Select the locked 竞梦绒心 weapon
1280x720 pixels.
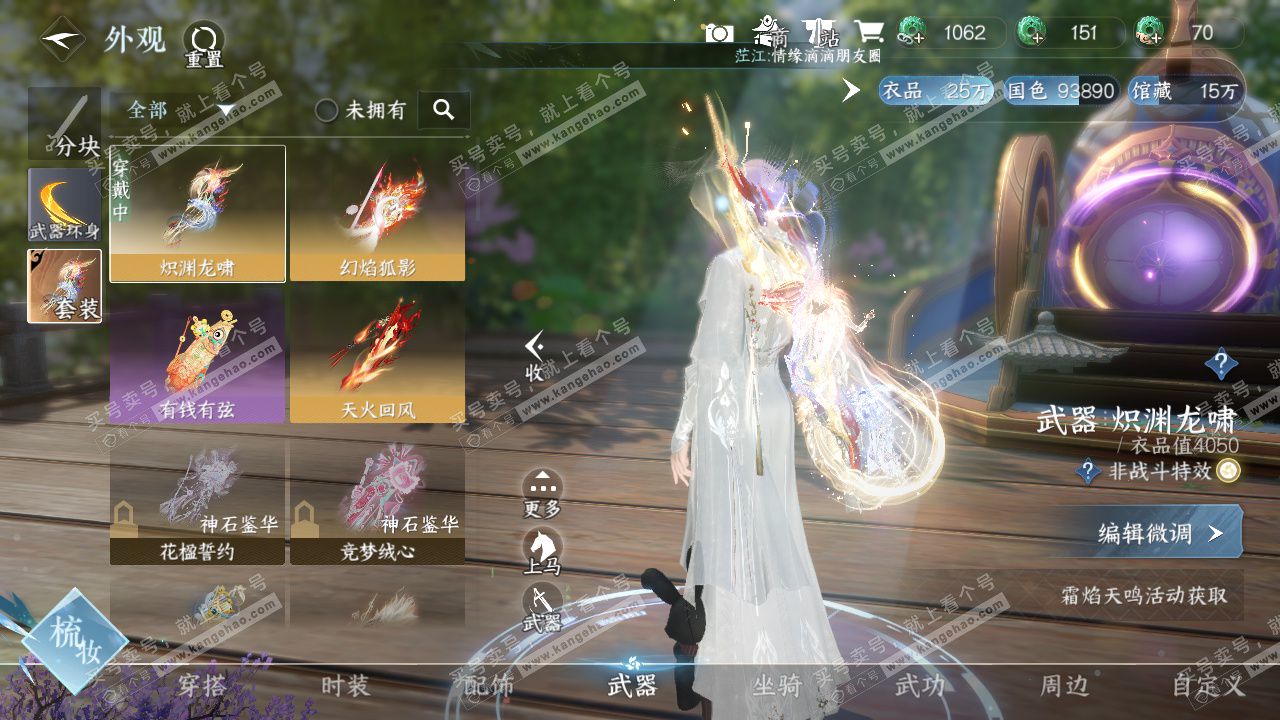(x=377, y=500)
